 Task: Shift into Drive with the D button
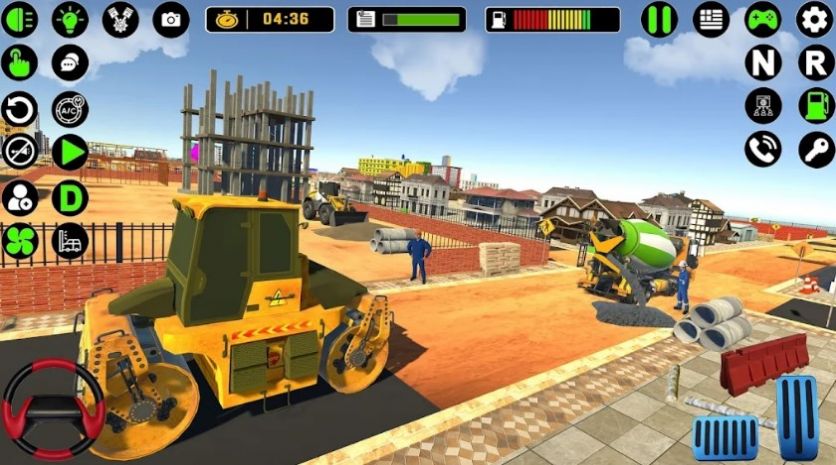click(x=70, y=197)
